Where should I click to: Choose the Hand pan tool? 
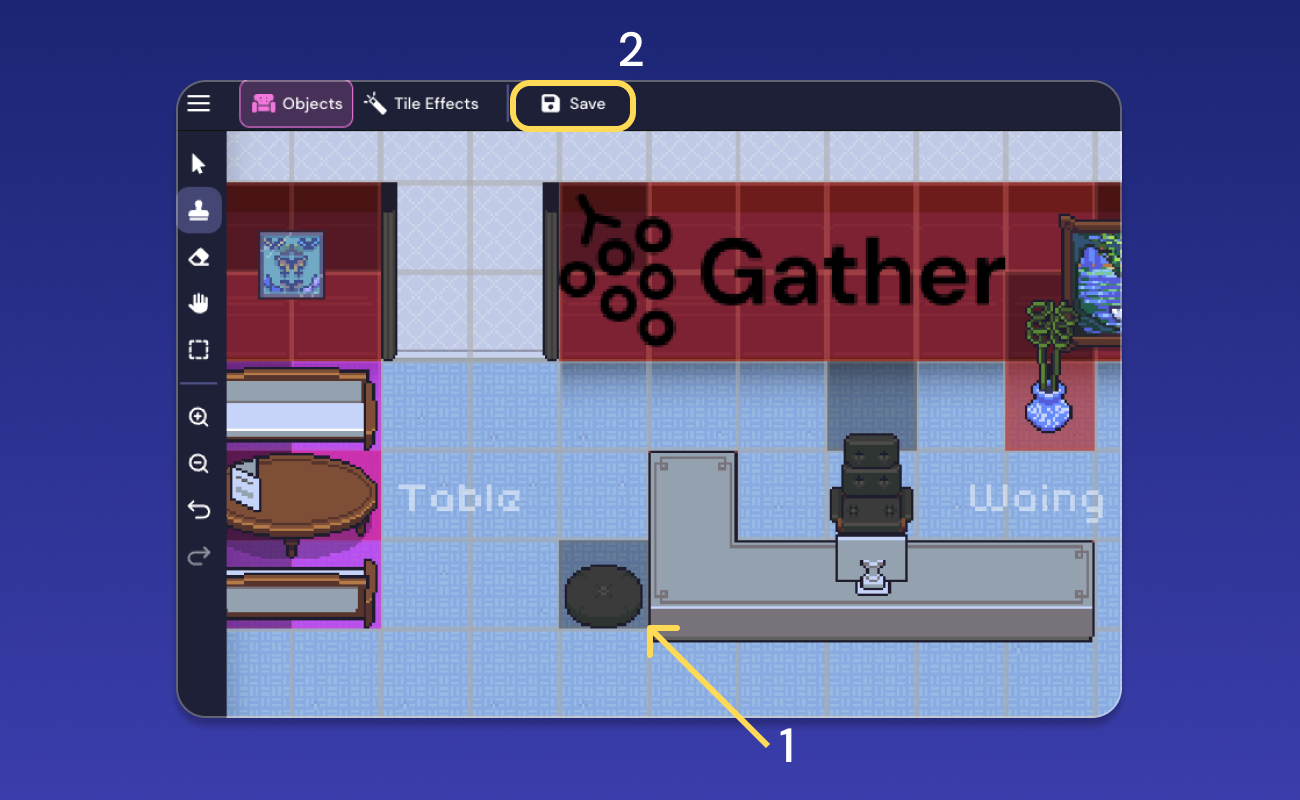198,302
